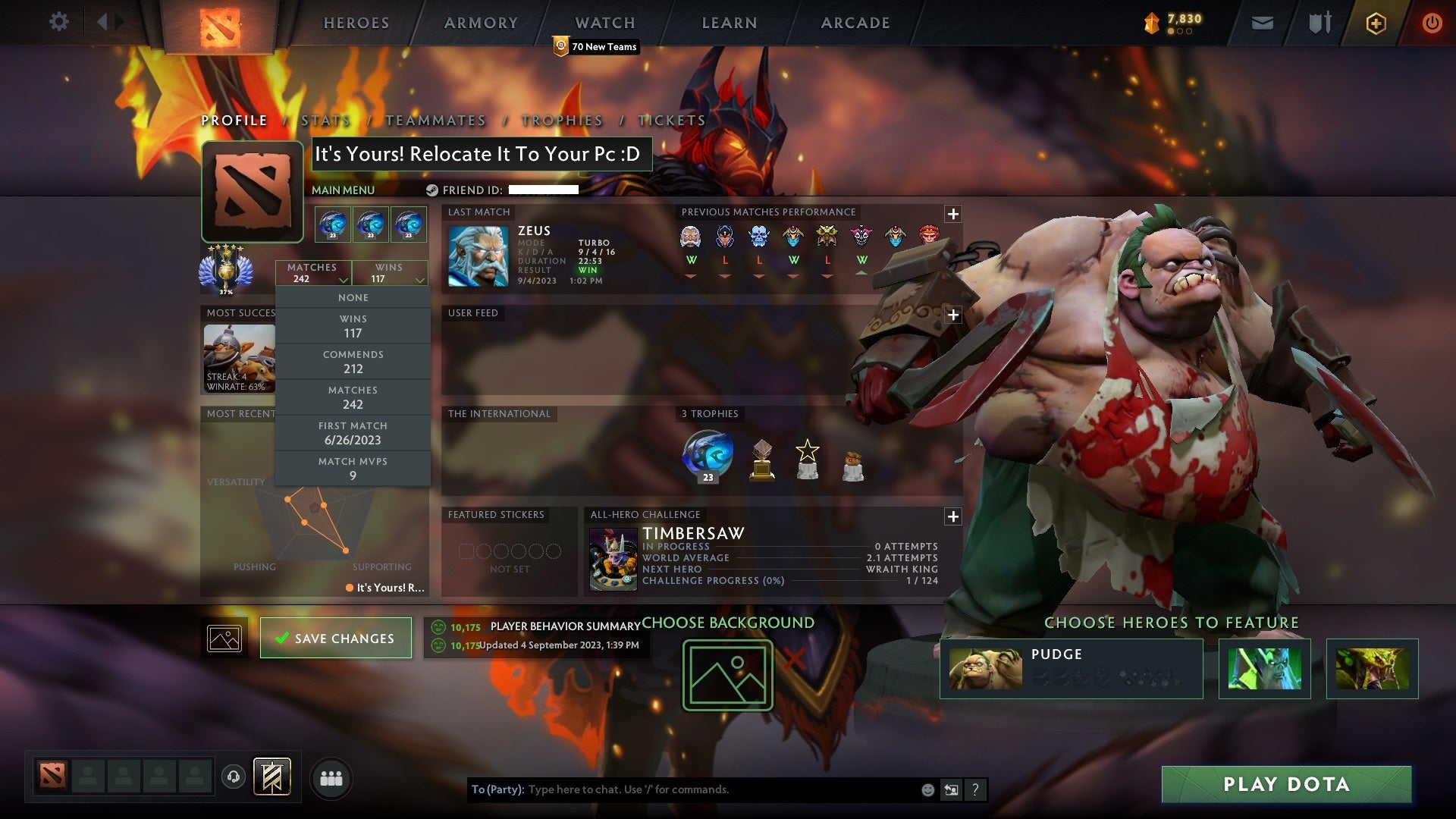Click the Dota Plus hexagon plus icon
Viewport: 1456px width, 819px height.
(1377, 22)
